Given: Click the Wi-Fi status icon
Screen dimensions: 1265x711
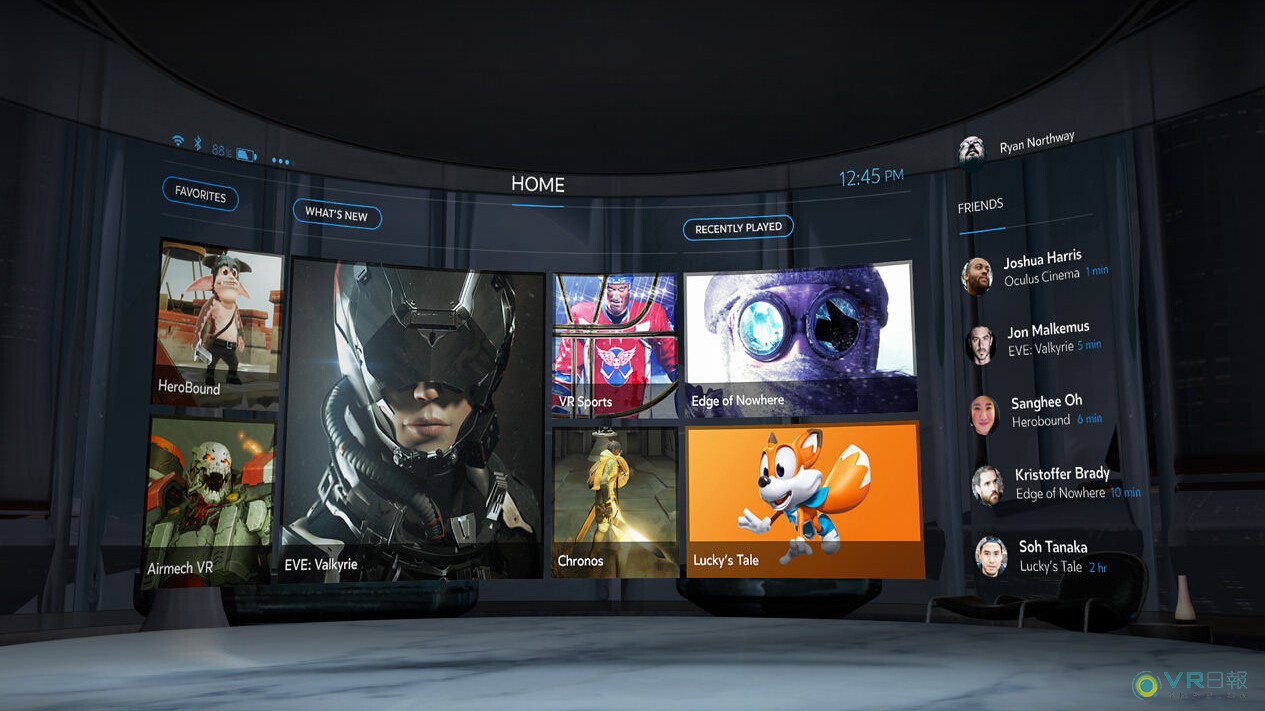Looking at the screenshot, I should click(x=178, y=141).
